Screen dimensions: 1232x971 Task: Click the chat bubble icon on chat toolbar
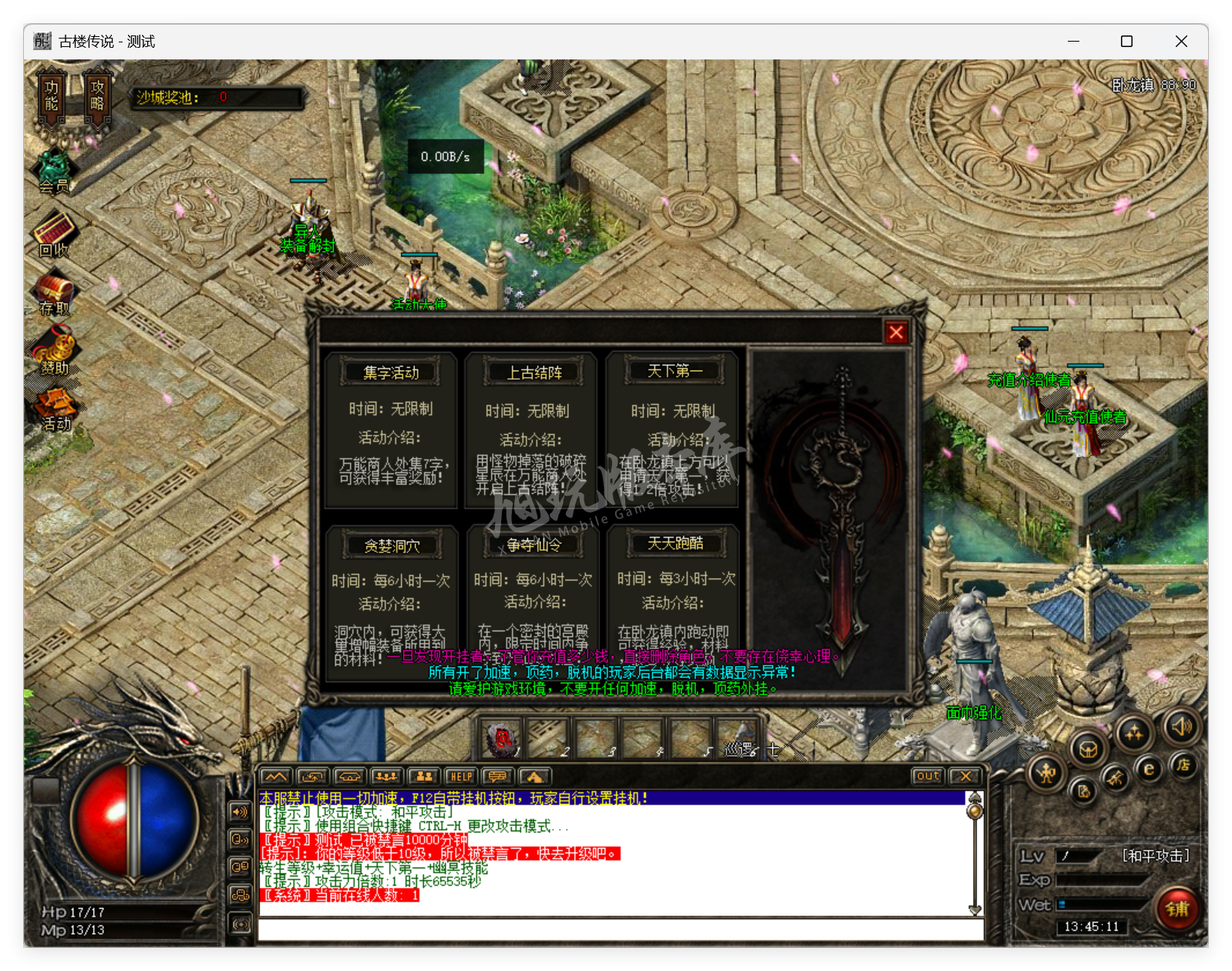497,777
